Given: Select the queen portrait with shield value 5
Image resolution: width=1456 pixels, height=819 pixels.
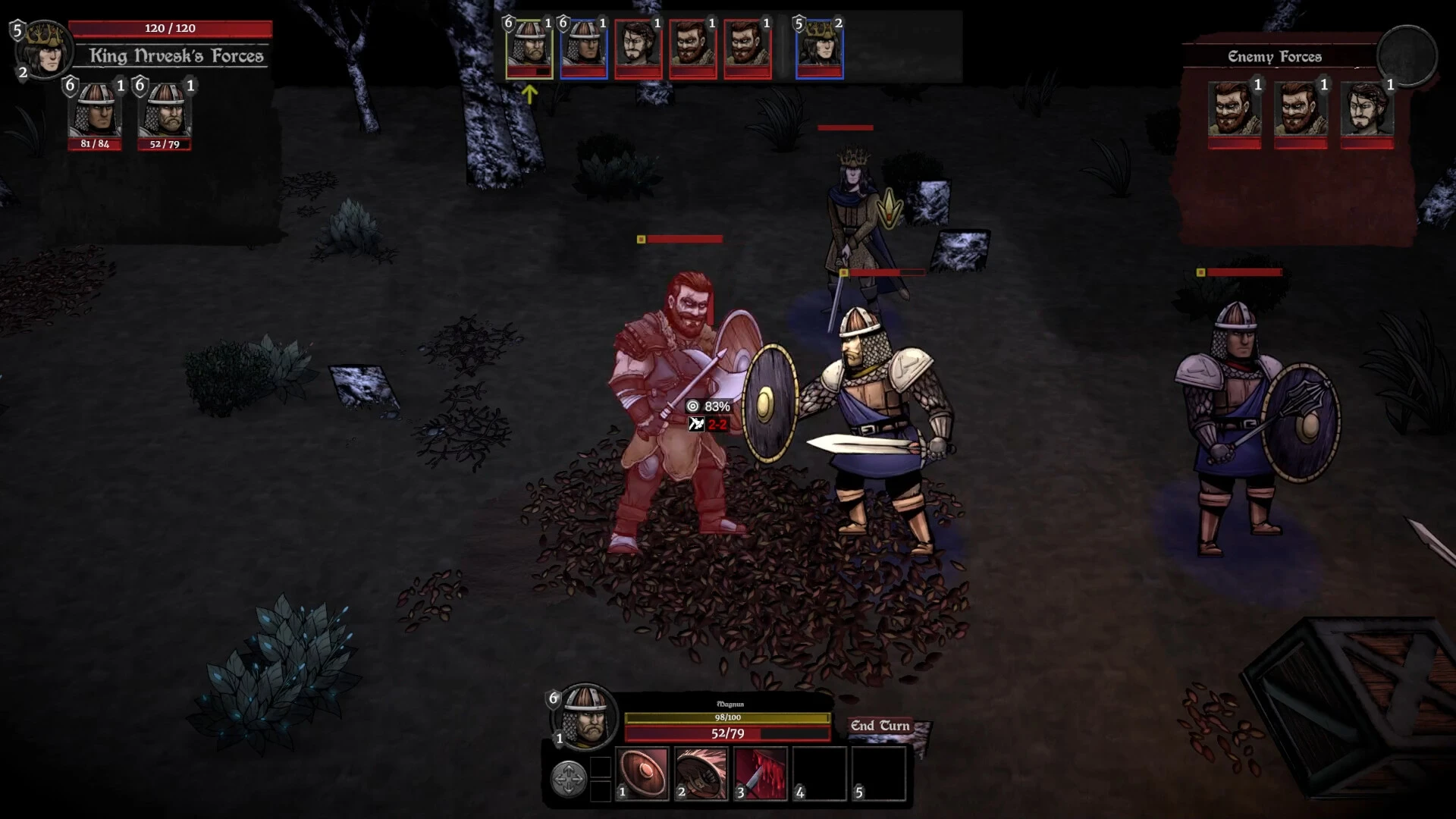Looking at the screenshot, I should pyautogui.click(x=819, y=47).
